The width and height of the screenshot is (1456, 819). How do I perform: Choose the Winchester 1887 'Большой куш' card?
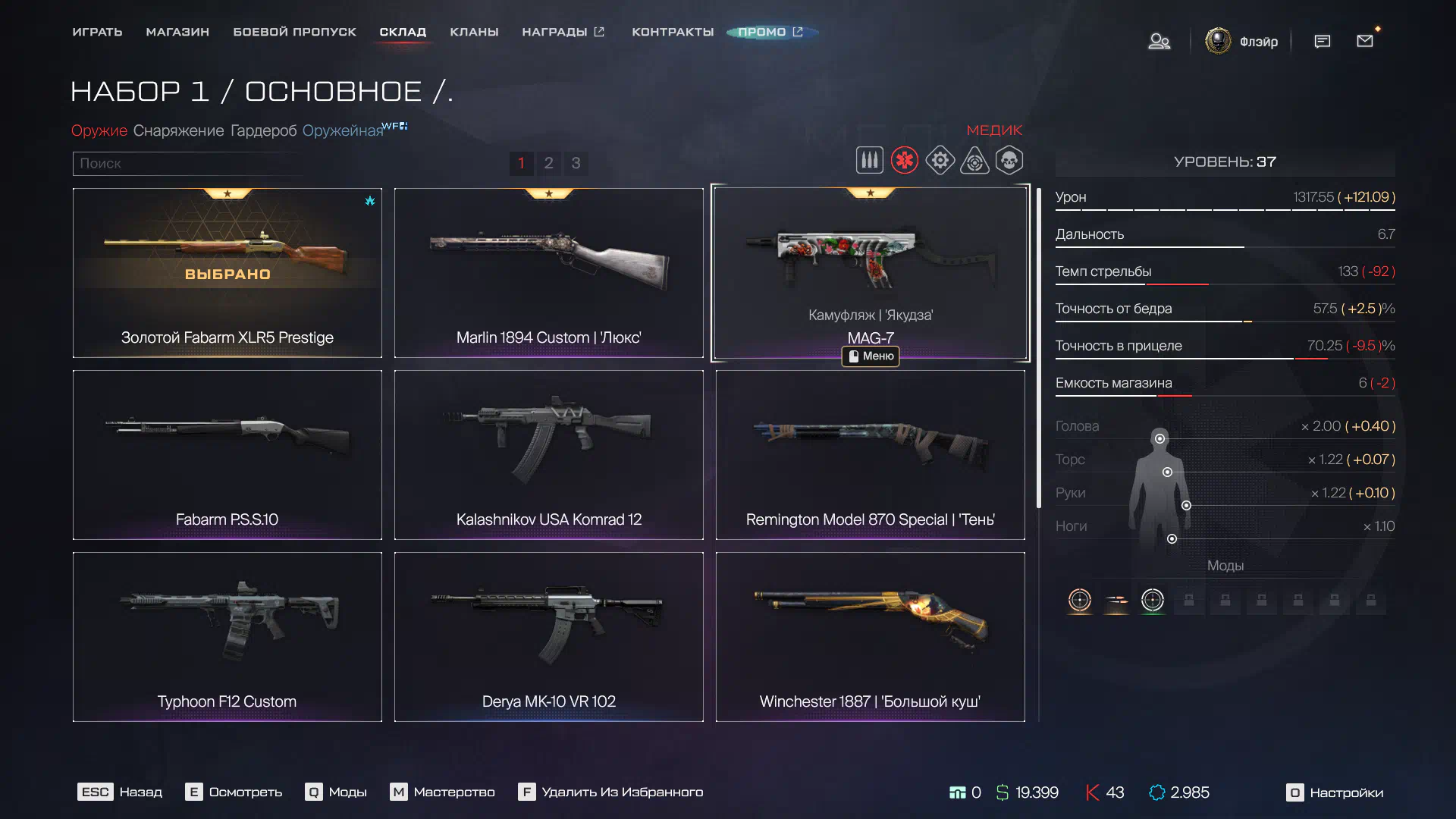tap(870, 636)
